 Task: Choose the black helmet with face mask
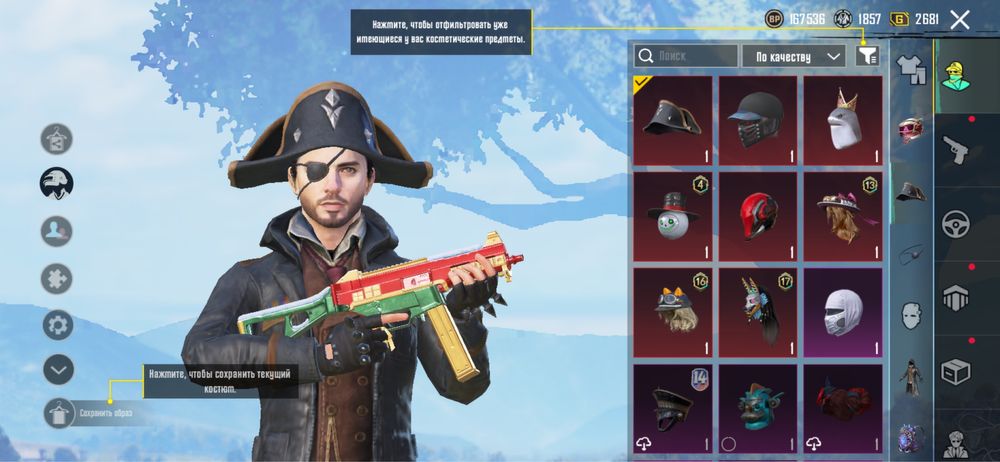point(758,119)
